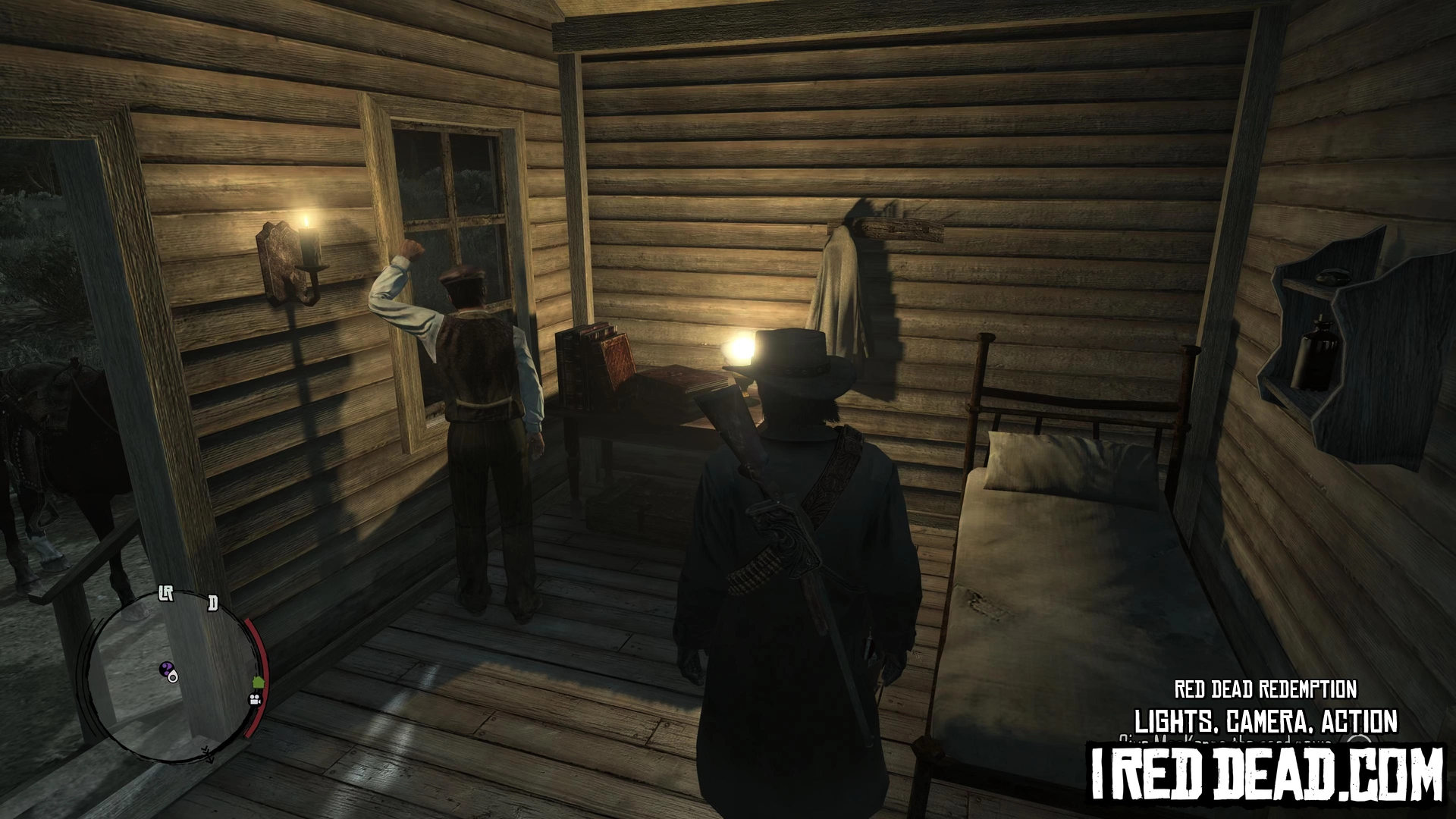Image resolution: width=1456 pixels, height=819 pixels.
Task: Open the iRedDead.com watermark logo
Action: [1267, 774]
